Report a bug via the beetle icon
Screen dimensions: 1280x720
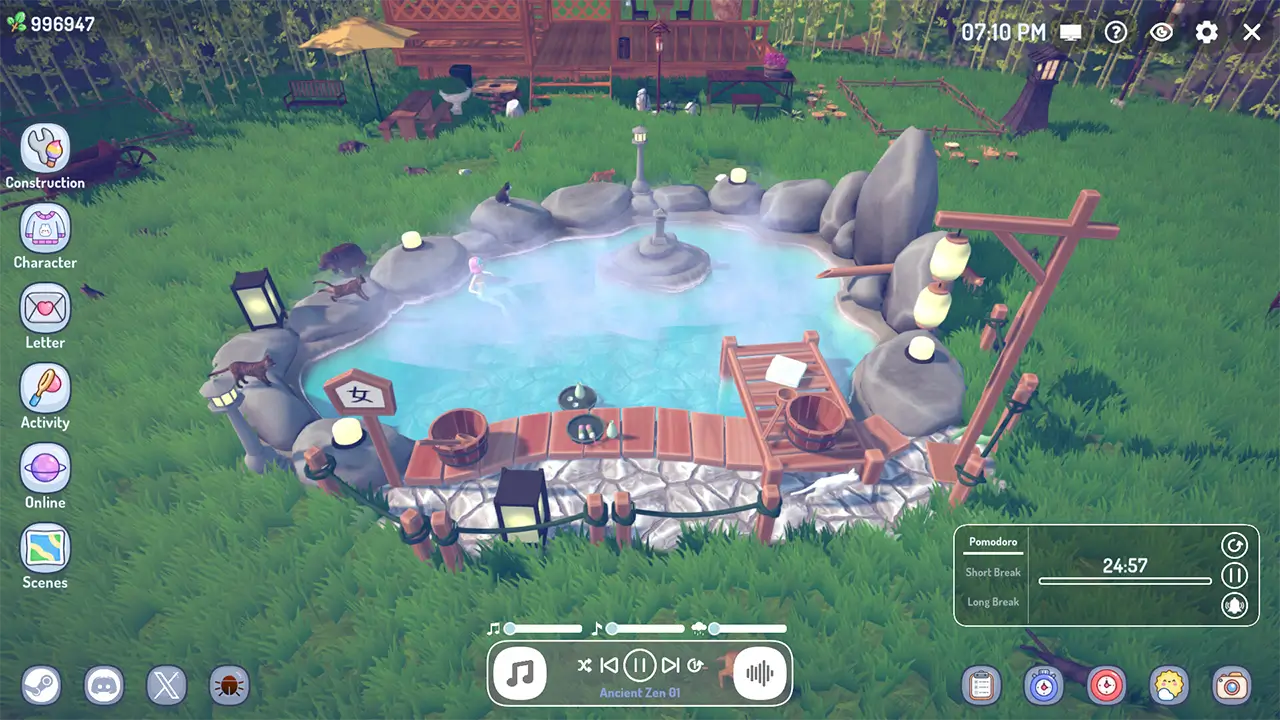[229, 686]
